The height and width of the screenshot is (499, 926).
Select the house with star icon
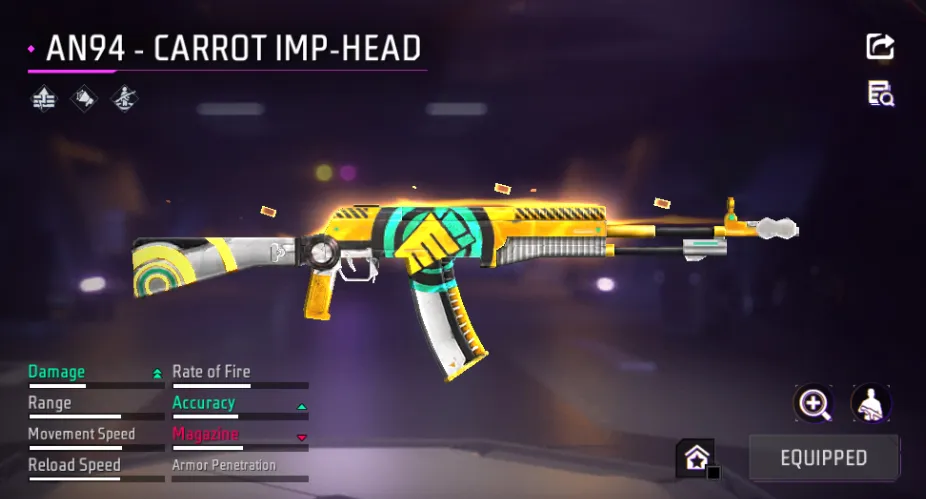697,458
